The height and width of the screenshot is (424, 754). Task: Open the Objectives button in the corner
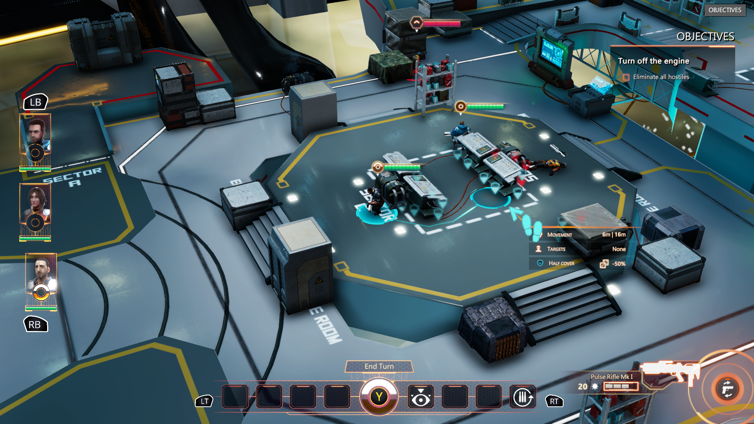pyautogui.click(x=724, y=10)
